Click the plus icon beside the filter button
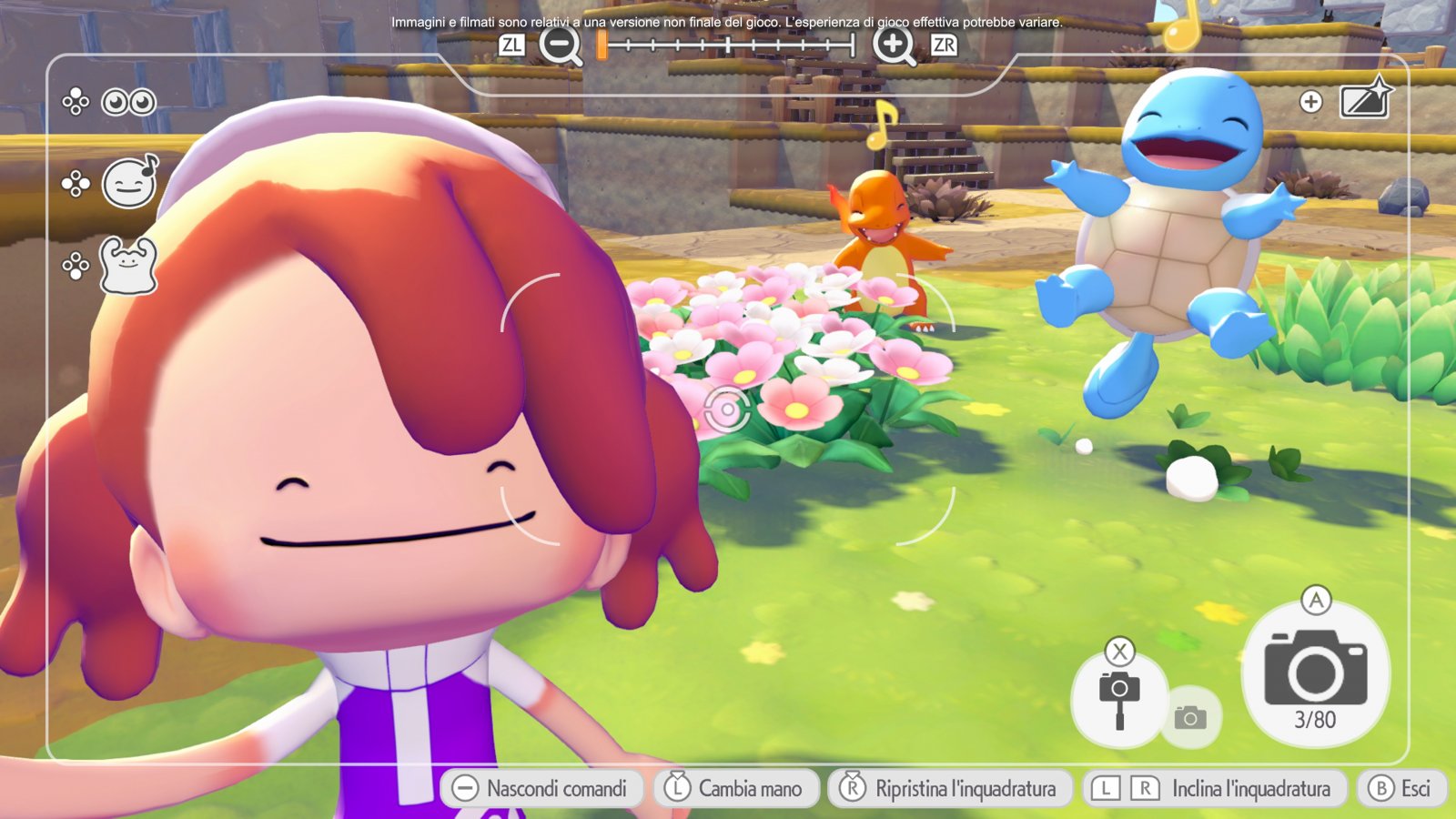This screenshot has width=1456, height=819. (x=1310, y=102)
